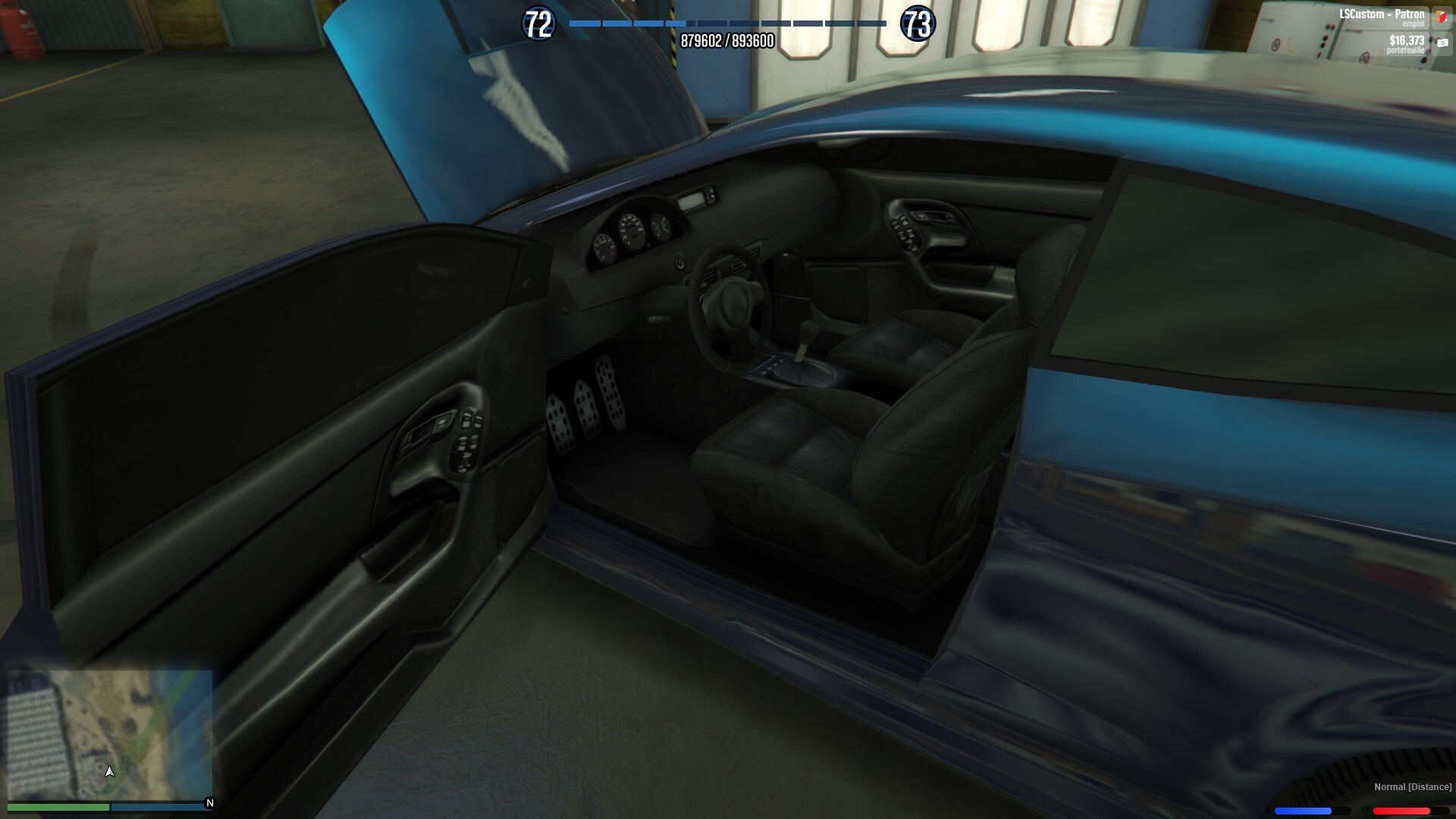Select the player arrow on the minimap
Screen dimensions: 1456x819
pos(110,771)
